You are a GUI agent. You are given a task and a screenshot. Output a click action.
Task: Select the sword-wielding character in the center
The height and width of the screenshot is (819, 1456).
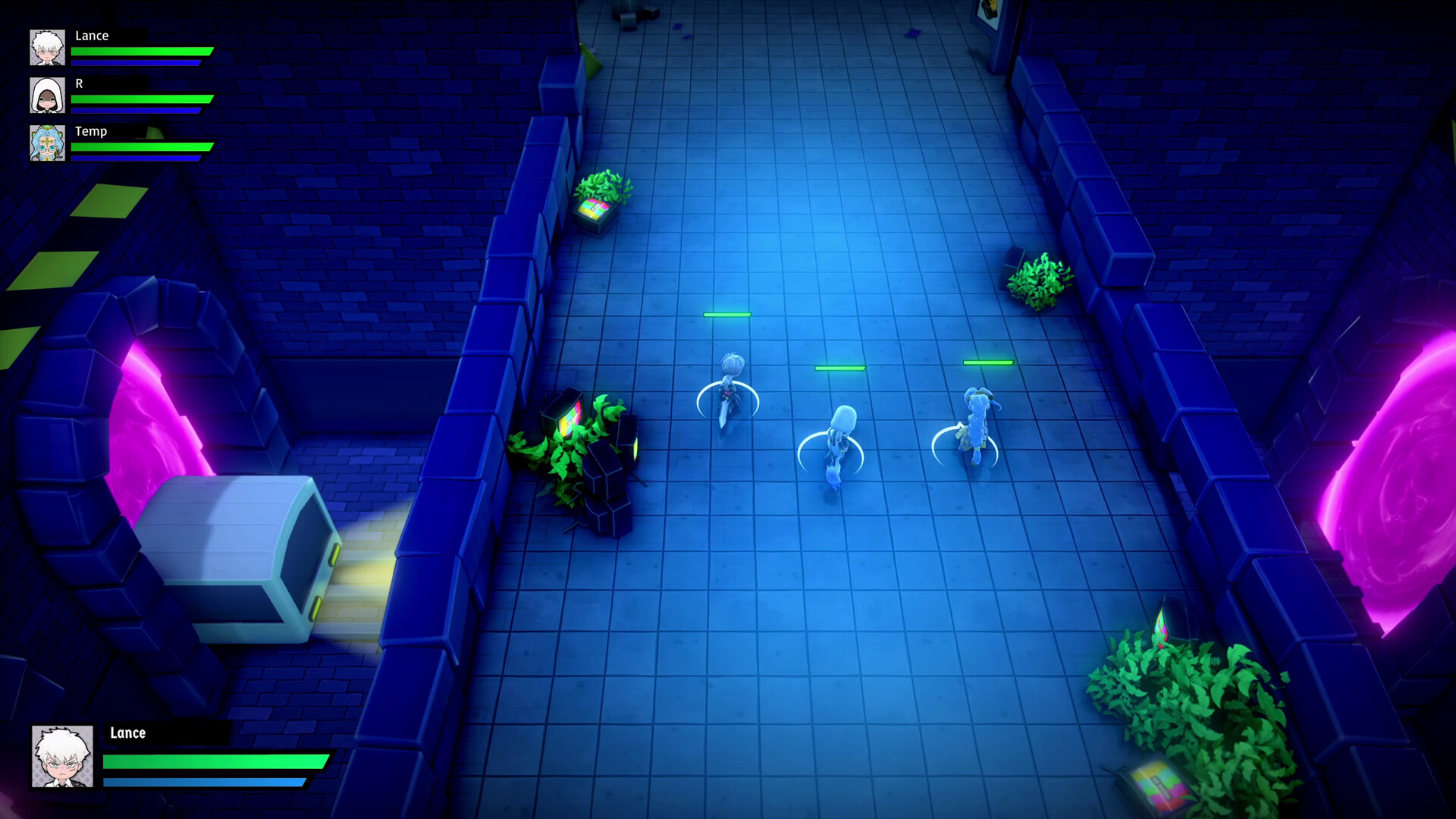tap(730, 387)
